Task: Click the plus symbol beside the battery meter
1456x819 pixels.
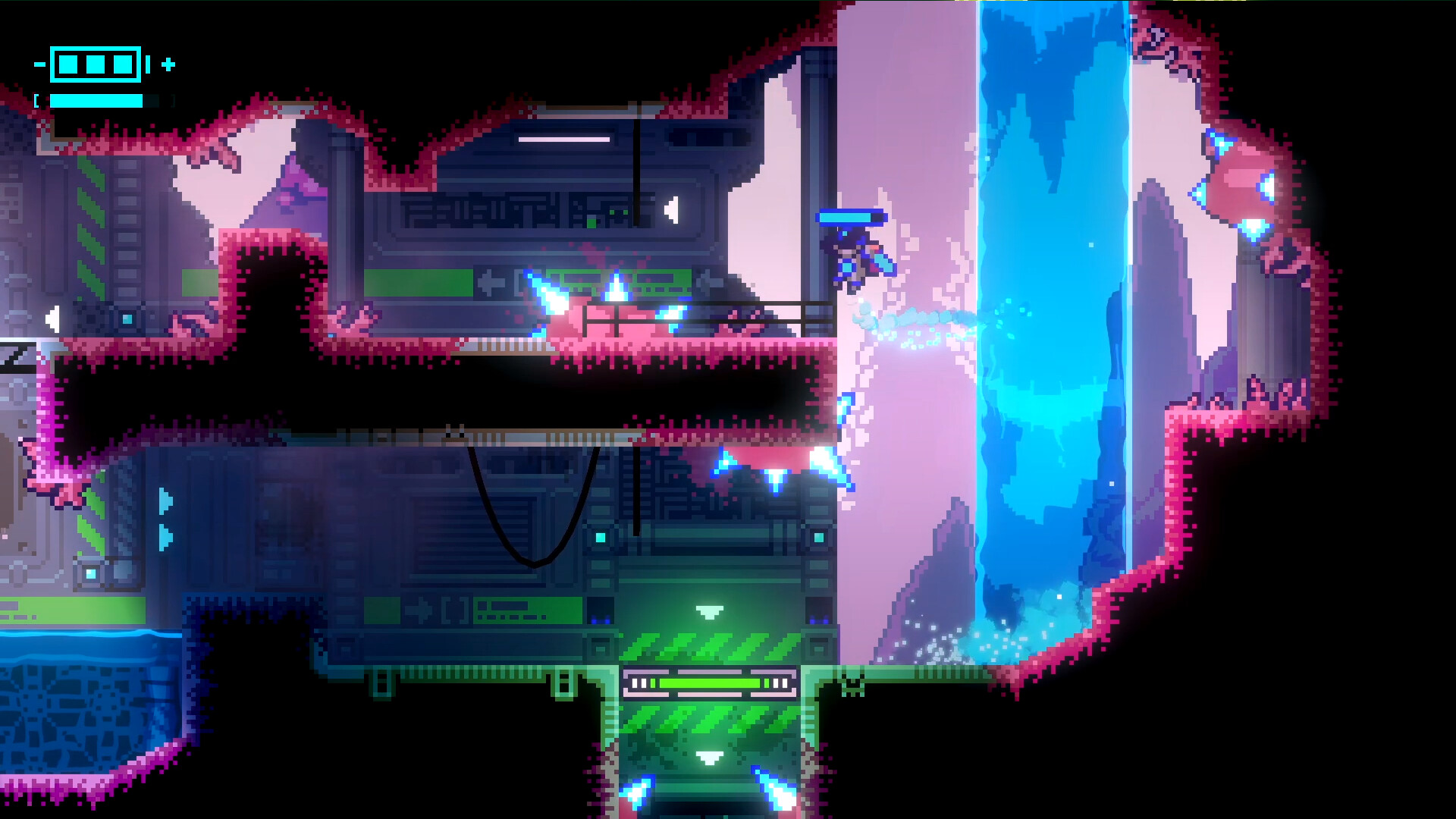Action: 168,64
